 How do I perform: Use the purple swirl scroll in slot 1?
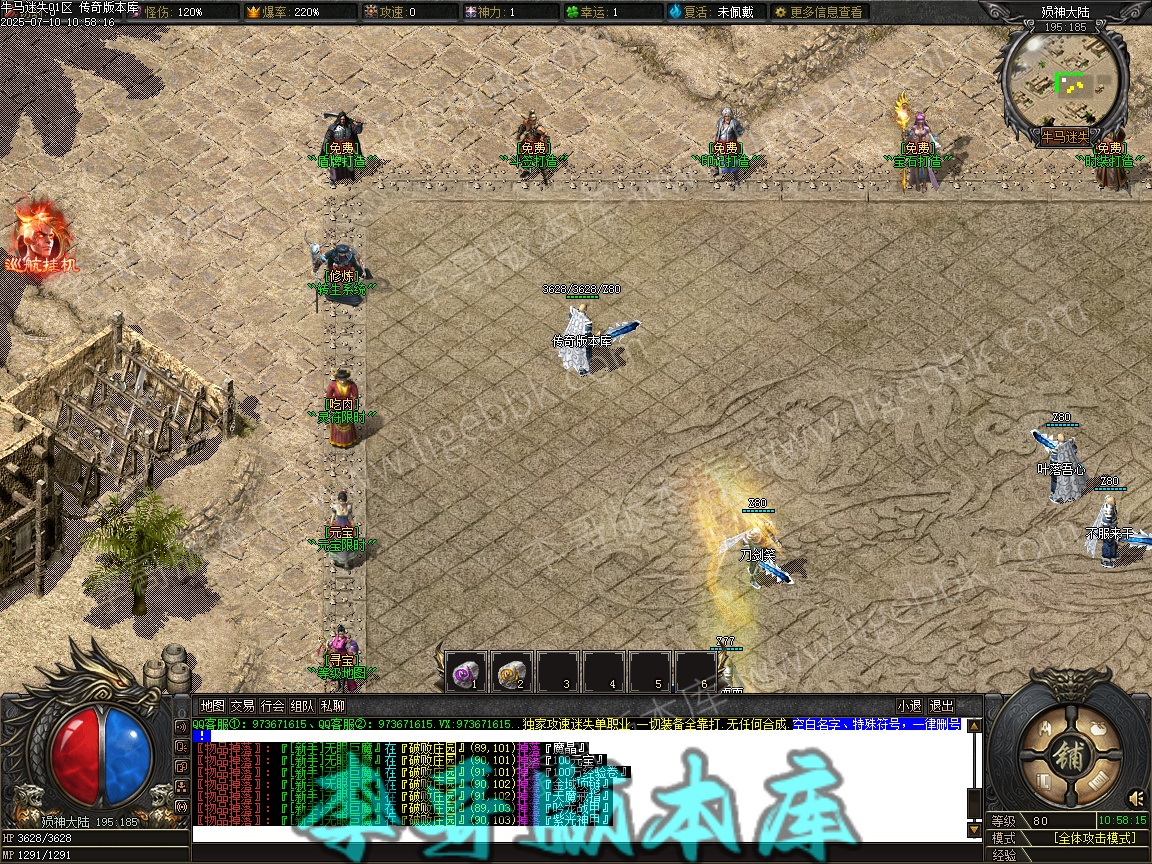[465, 672]
